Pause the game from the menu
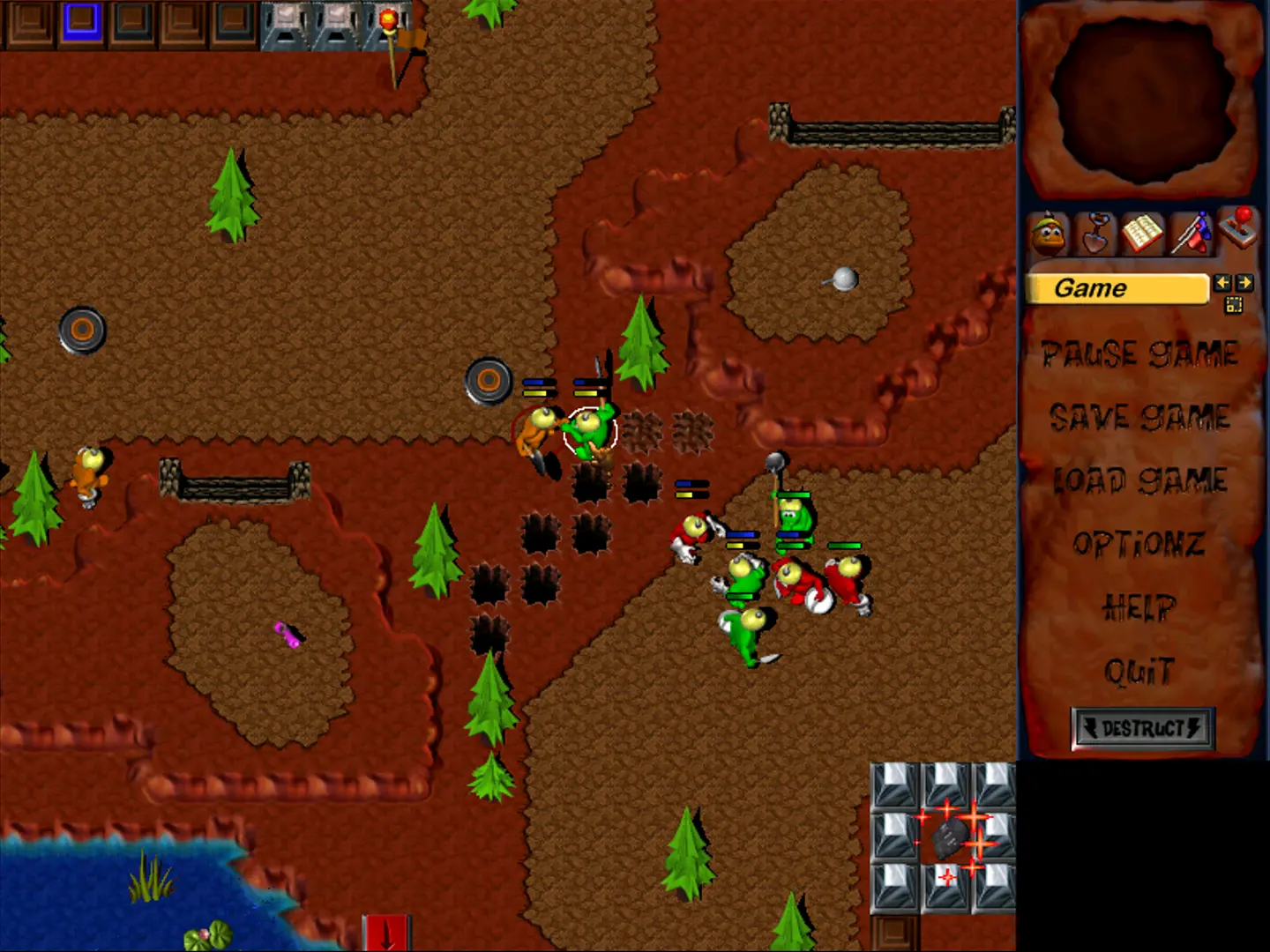This screenshot has height=952, width=1270. pos(1140,354)
